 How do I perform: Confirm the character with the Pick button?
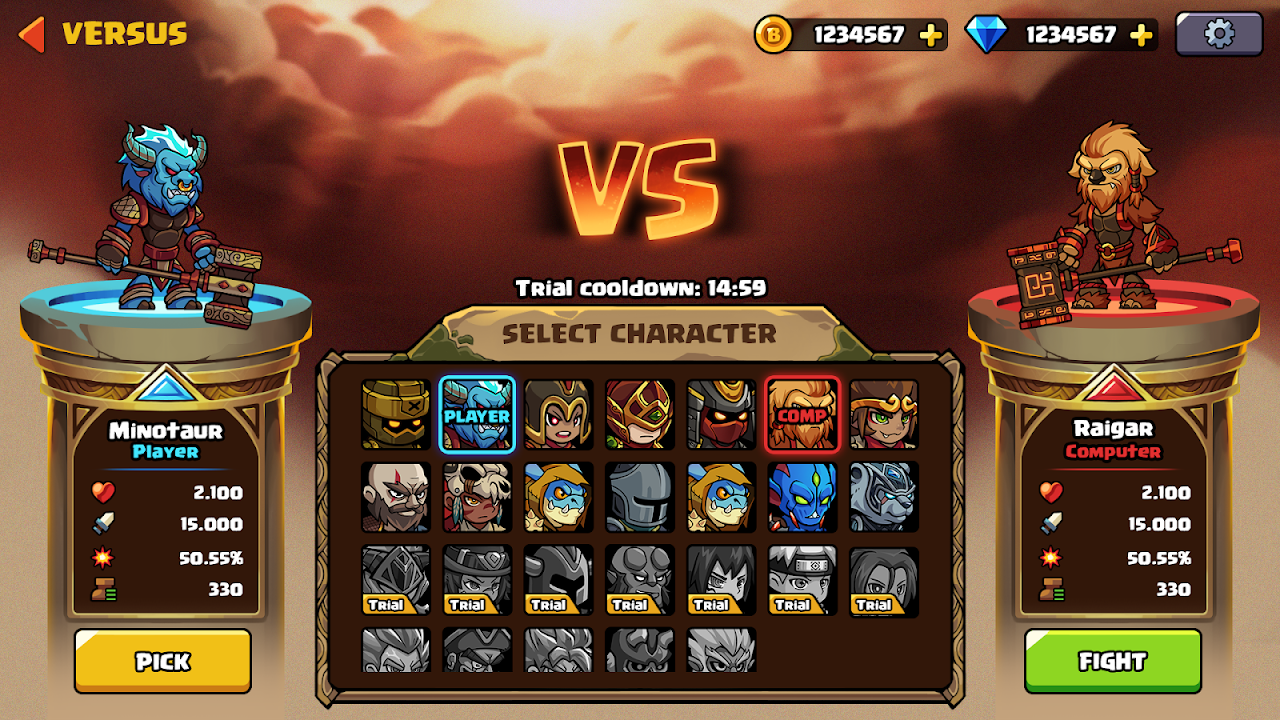coord(162,661)
